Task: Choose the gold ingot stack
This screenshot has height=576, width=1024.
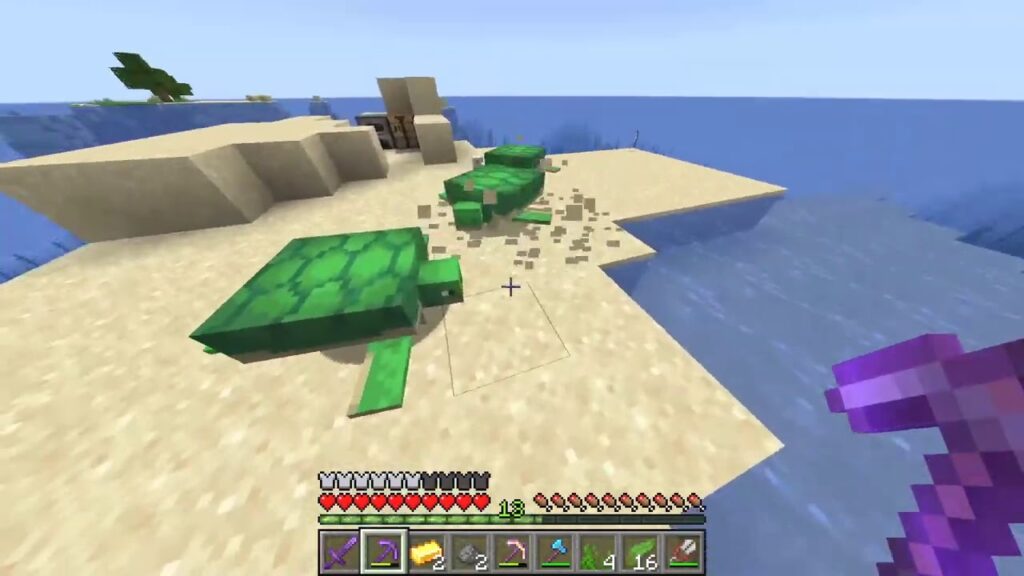Action: point(425,551)
